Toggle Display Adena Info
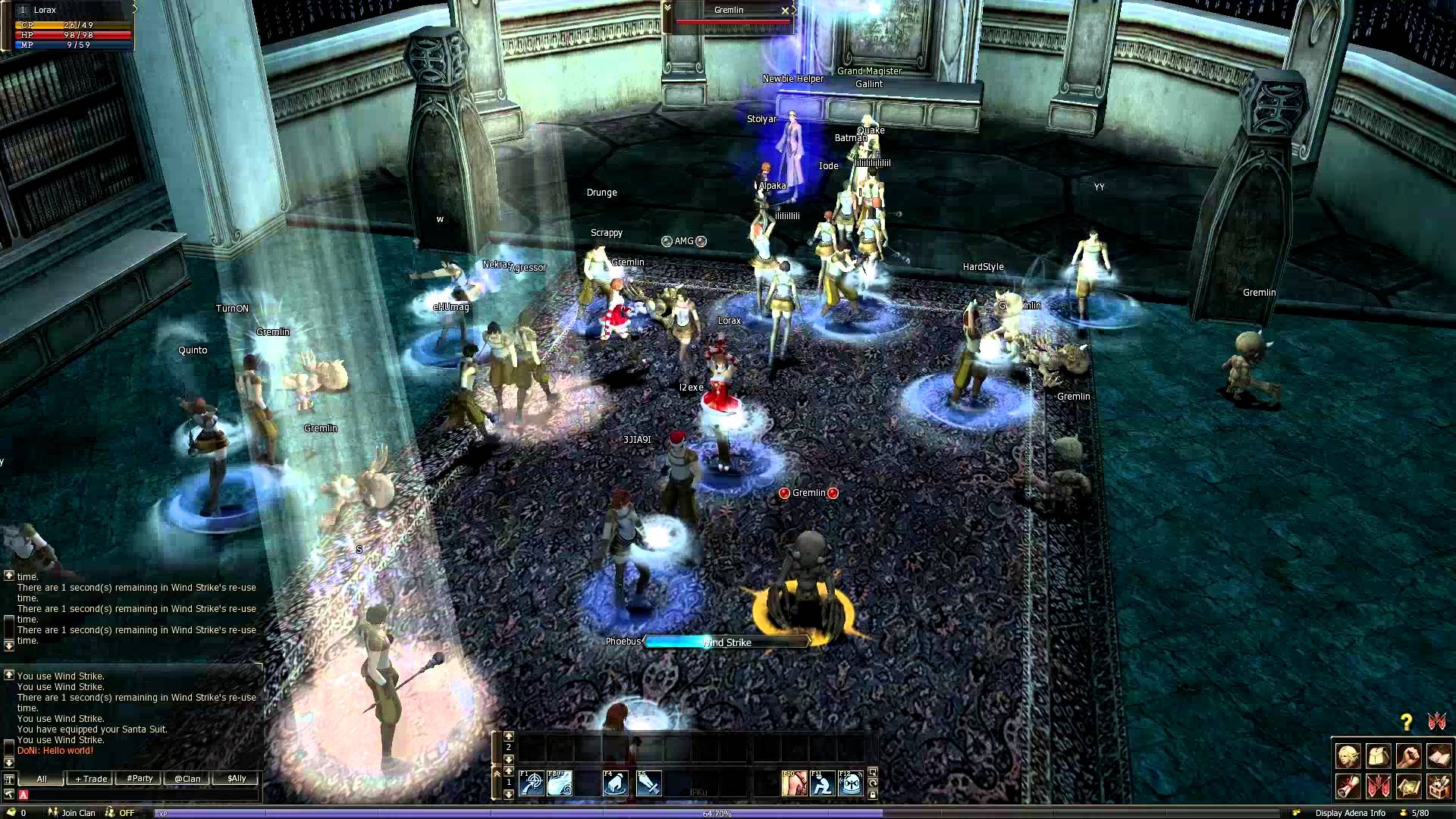The image size is (1456, 819). point(1350,813)
